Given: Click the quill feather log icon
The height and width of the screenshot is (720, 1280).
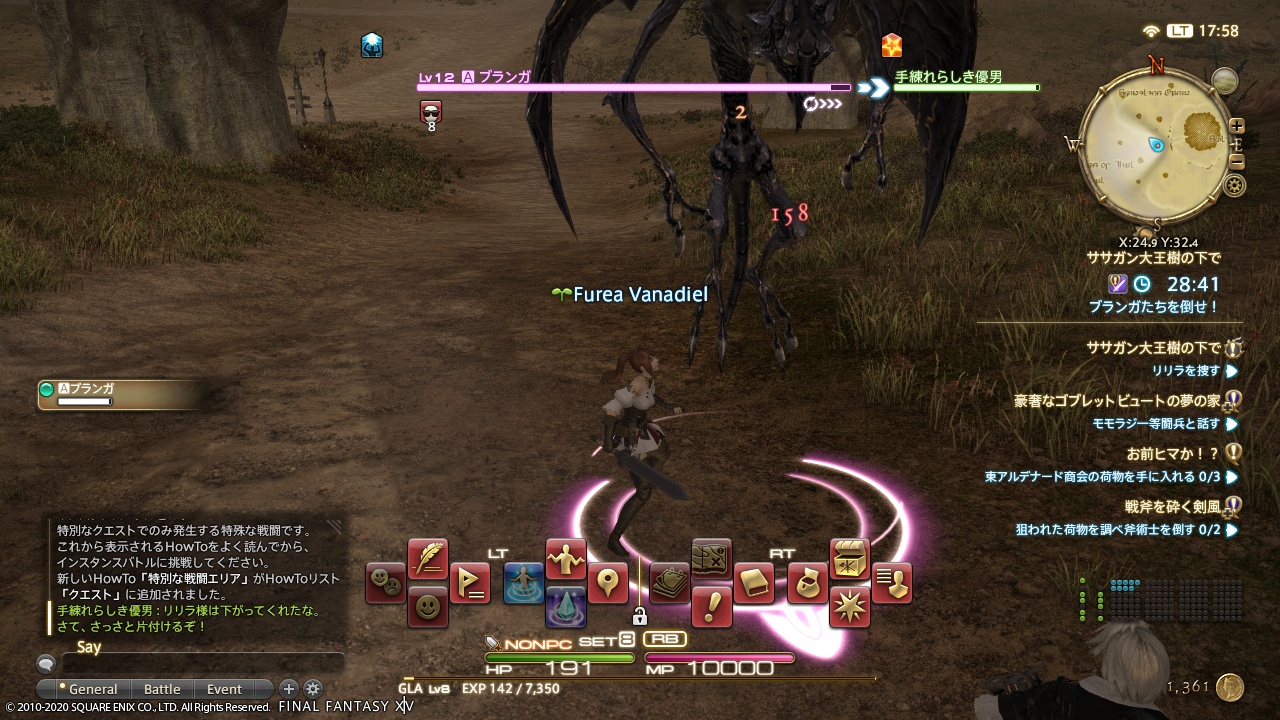Looking at the screenshot, I should [x=428, y=557].
